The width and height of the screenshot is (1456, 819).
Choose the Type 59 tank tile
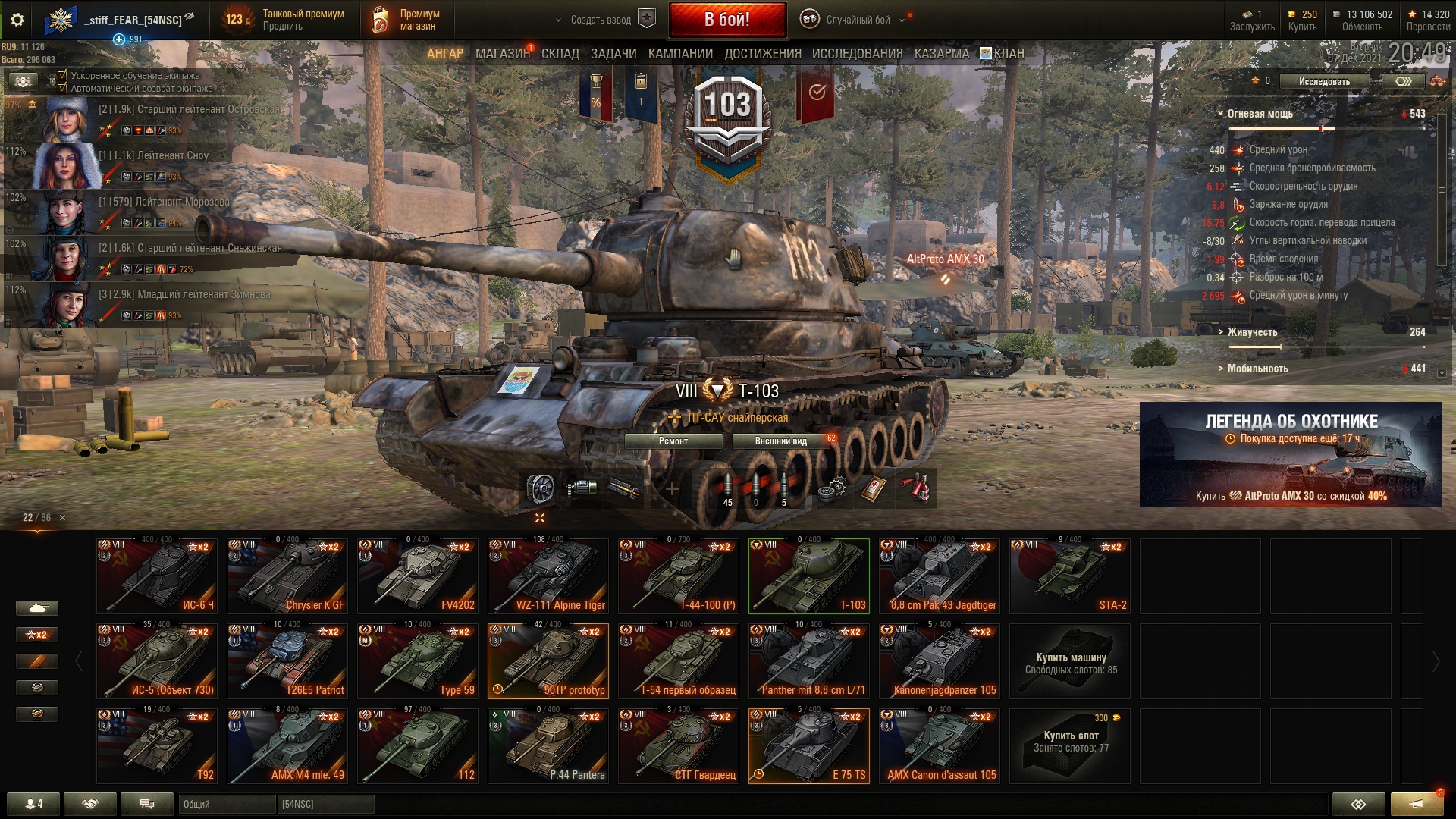pos(418,661)
